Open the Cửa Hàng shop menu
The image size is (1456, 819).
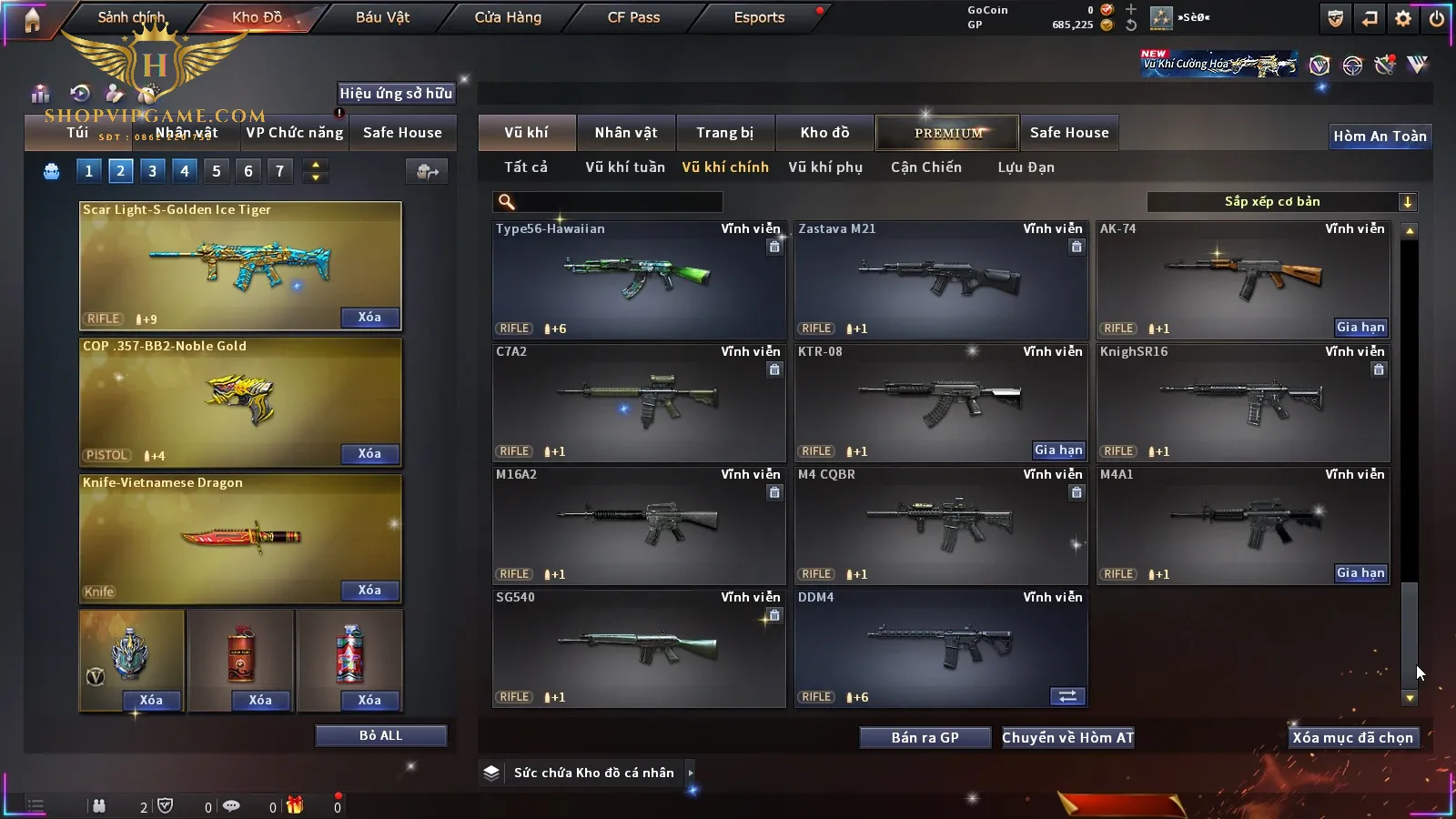tap(508, 17)
